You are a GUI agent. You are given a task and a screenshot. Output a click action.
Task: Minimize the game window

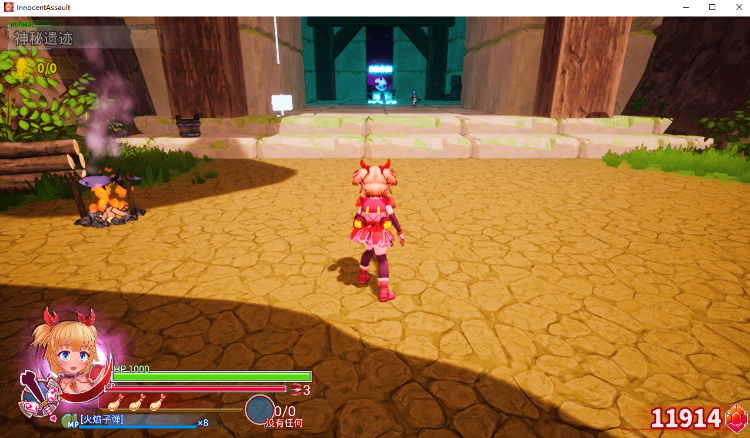tap(684, 7)
